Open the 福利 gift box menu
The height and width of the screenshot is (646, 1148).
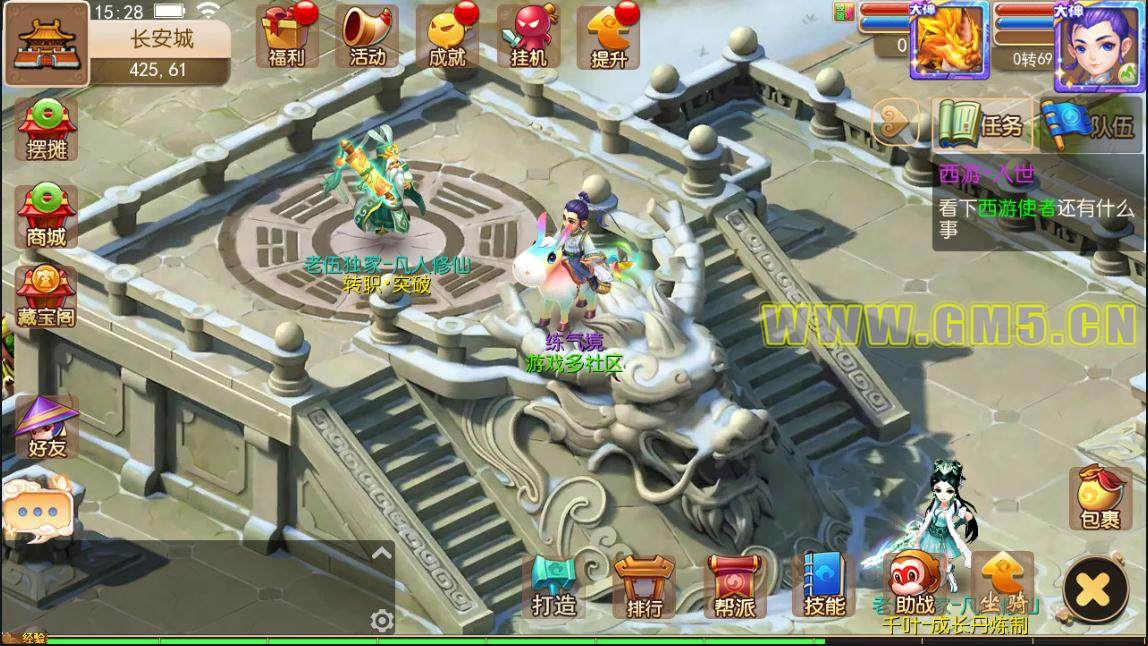[281, 36]
